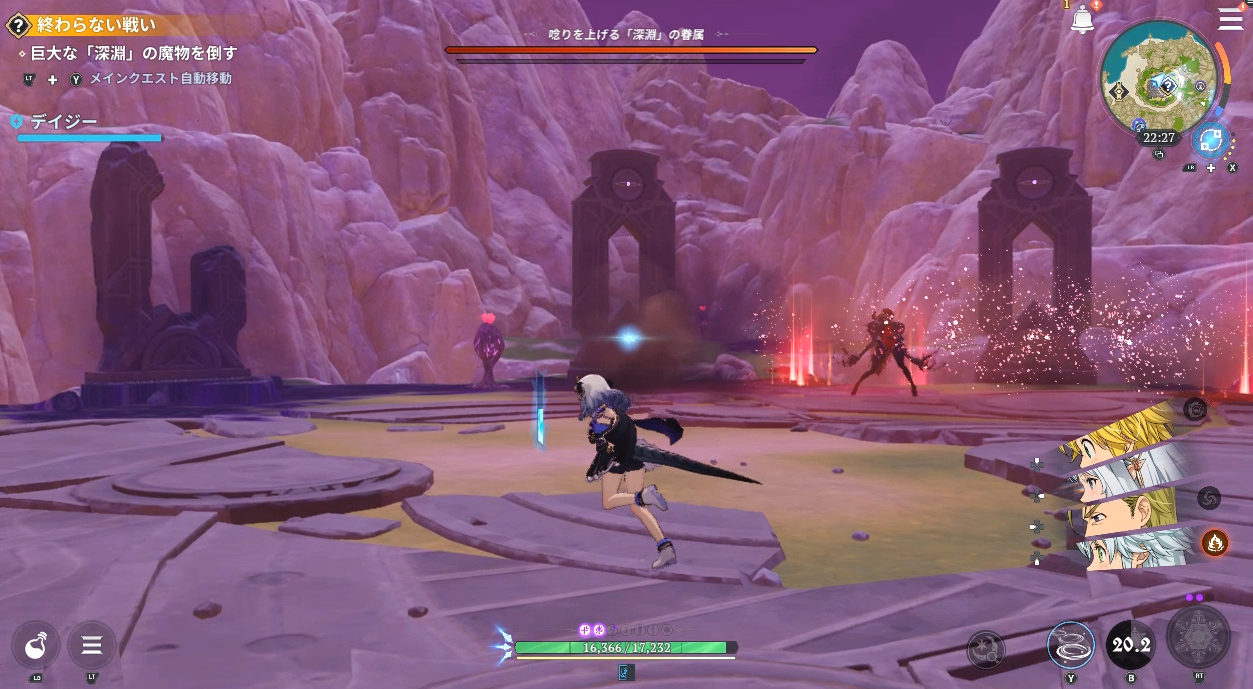Viewport: 1253px width, 689px height.
Task: Activate the swirling rings skill
Action: tap(1071, 645)
